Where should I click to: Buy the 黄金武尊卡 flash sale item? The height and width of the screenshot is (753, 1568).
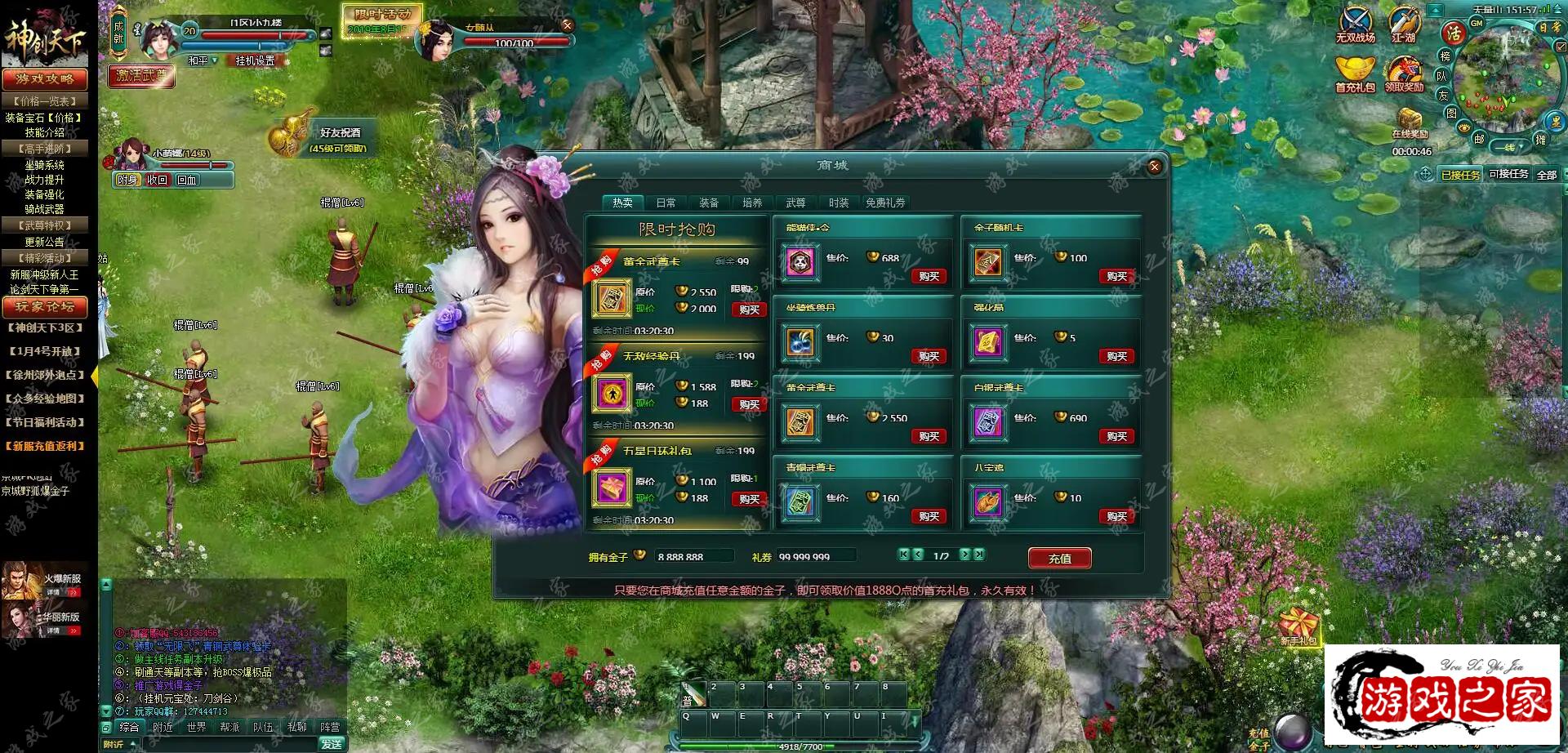[749, 310]
